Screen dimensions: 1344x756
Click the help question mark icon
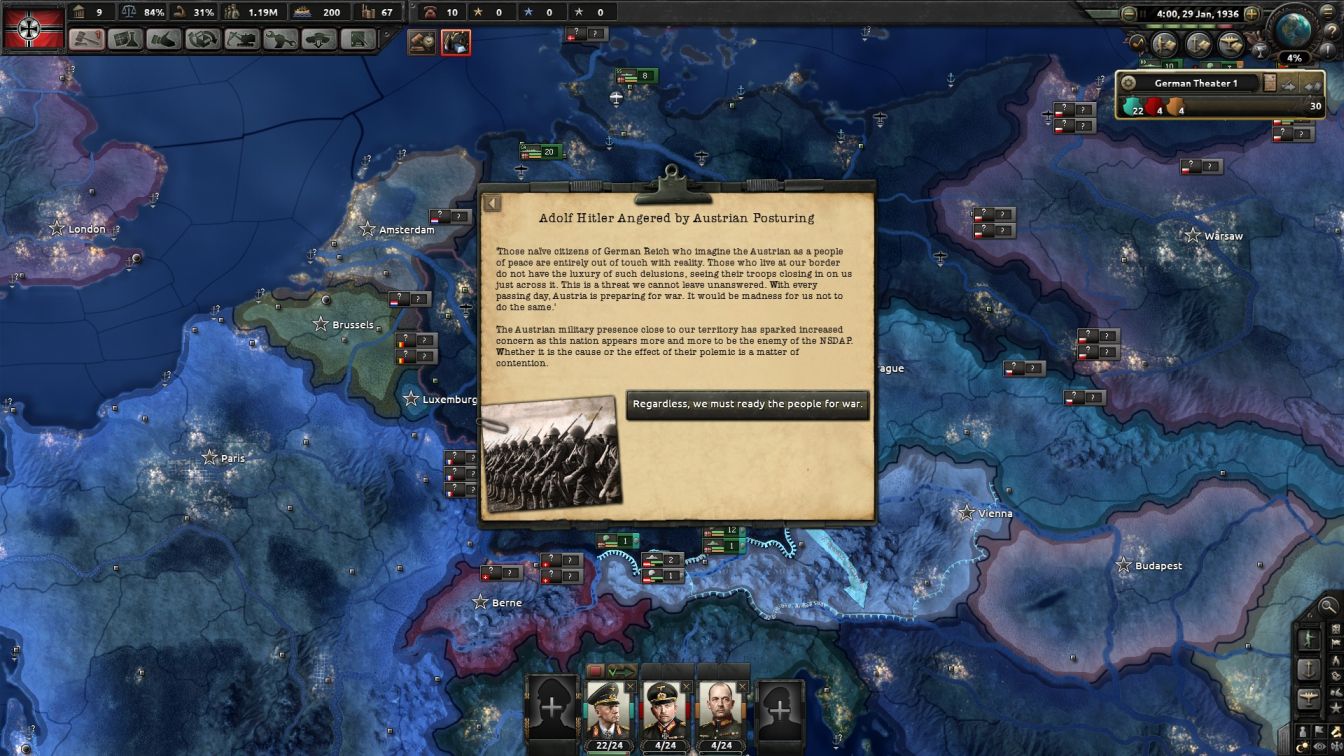point(1332,30)
